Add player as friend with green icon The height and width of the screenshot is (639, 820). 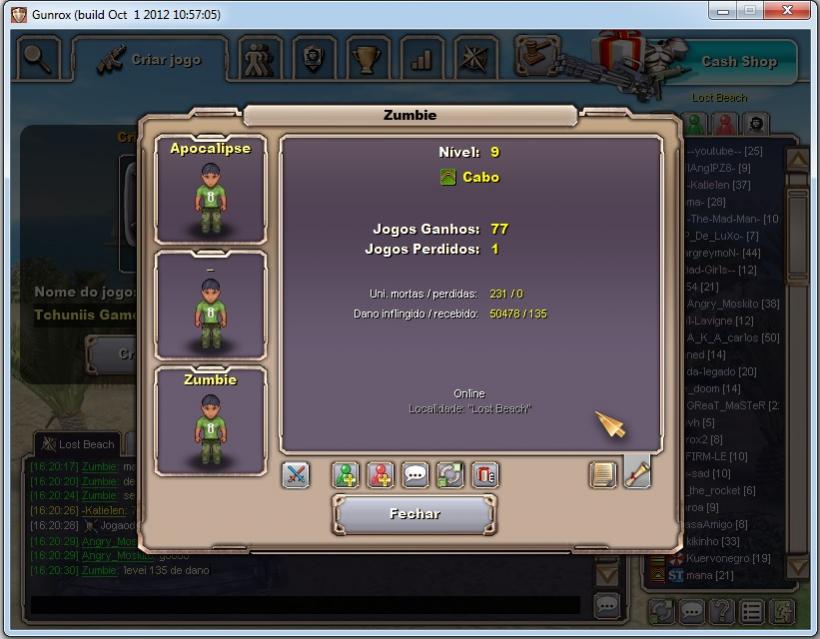346,474
